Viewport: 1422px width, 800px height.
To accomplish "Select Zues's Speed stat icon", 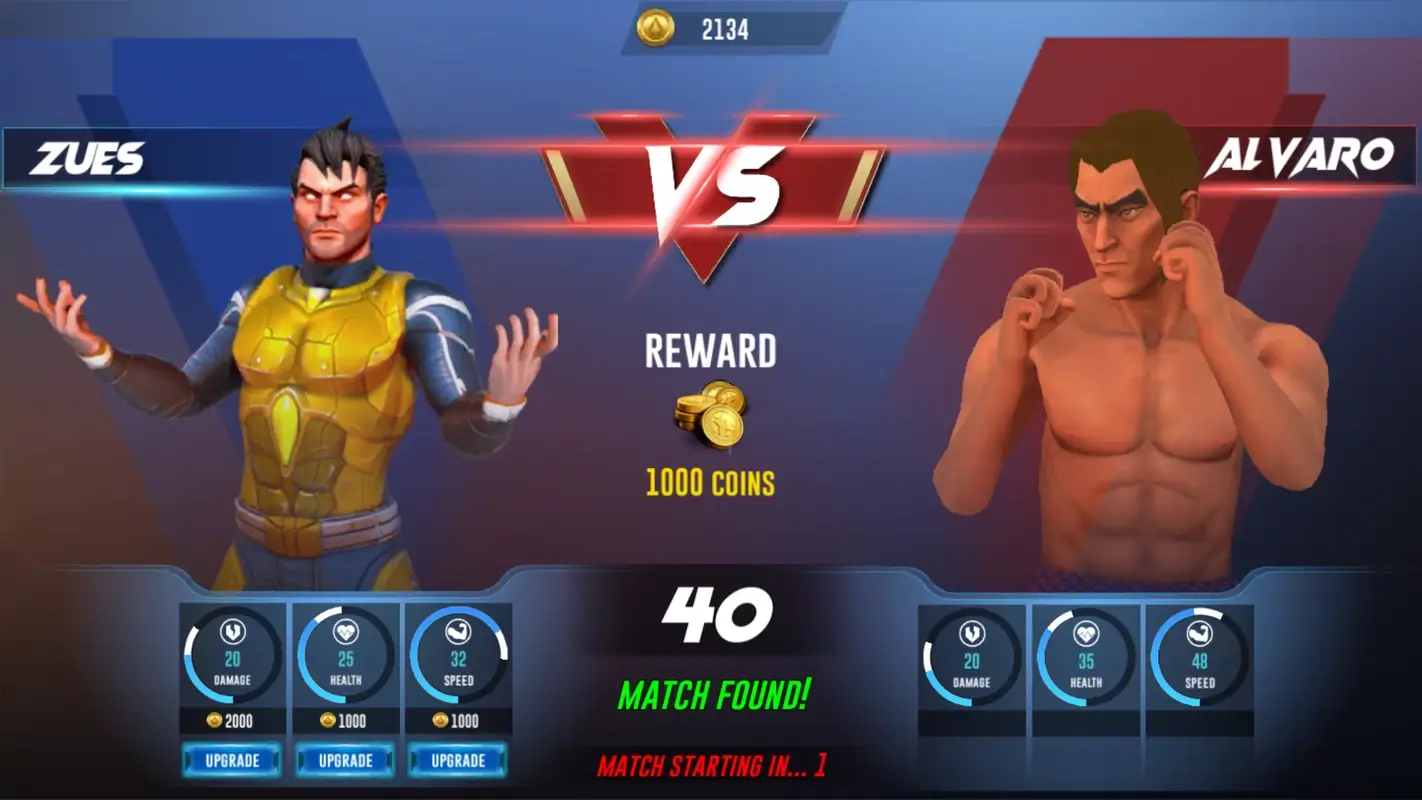I will click(459, 633).
